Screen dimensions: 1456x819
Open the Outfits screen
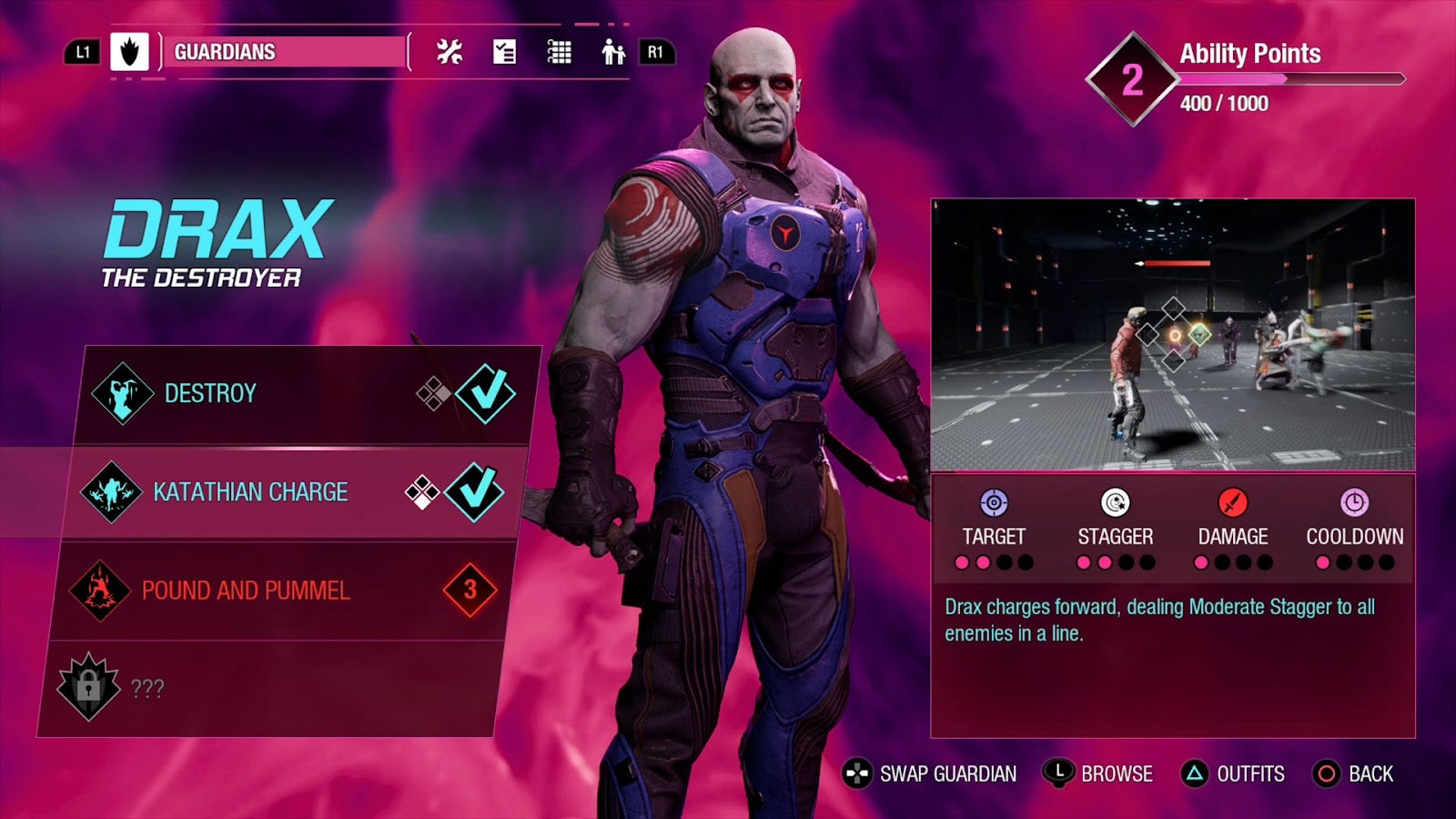coord(1233,773)
